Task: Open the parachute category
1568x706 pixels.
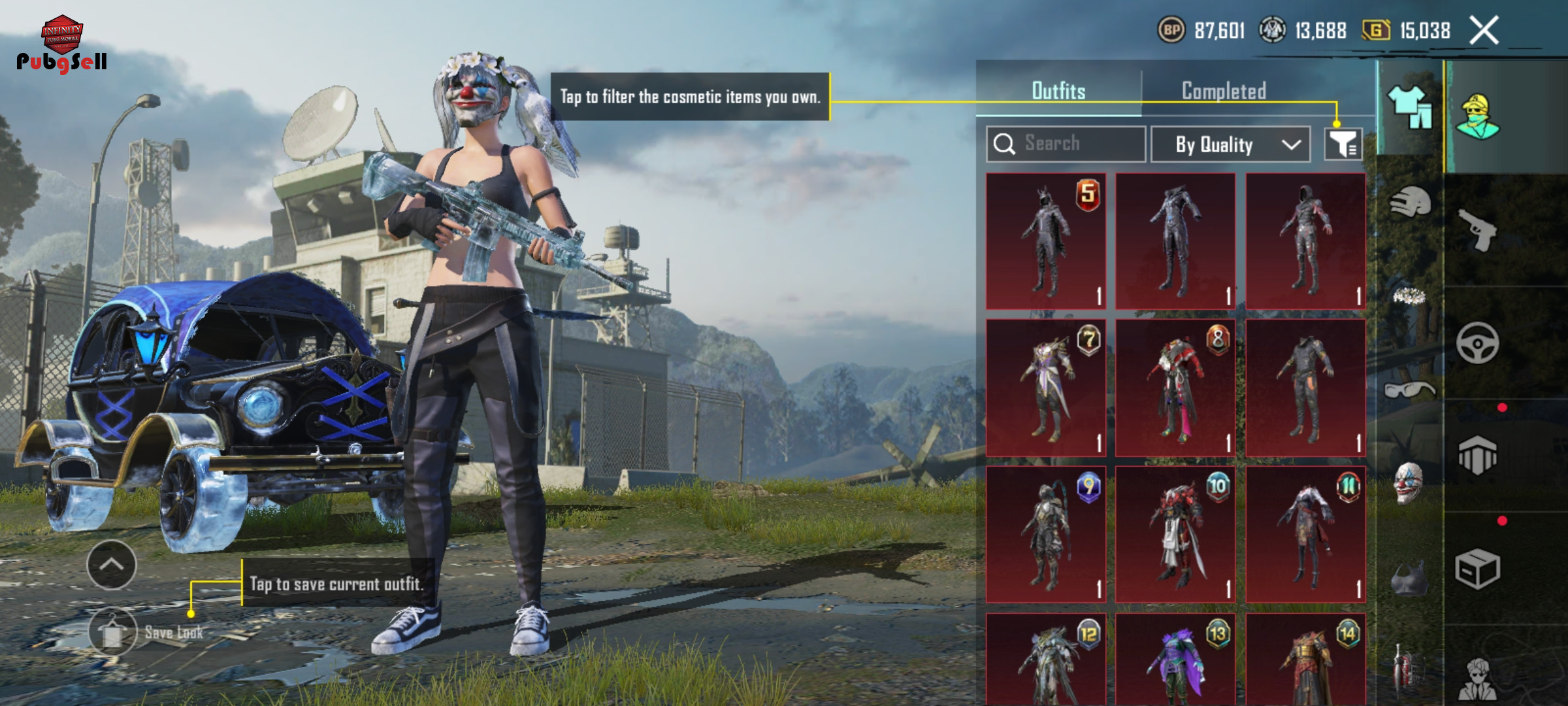Action: pyautogui.click(x=1477, y=456)
